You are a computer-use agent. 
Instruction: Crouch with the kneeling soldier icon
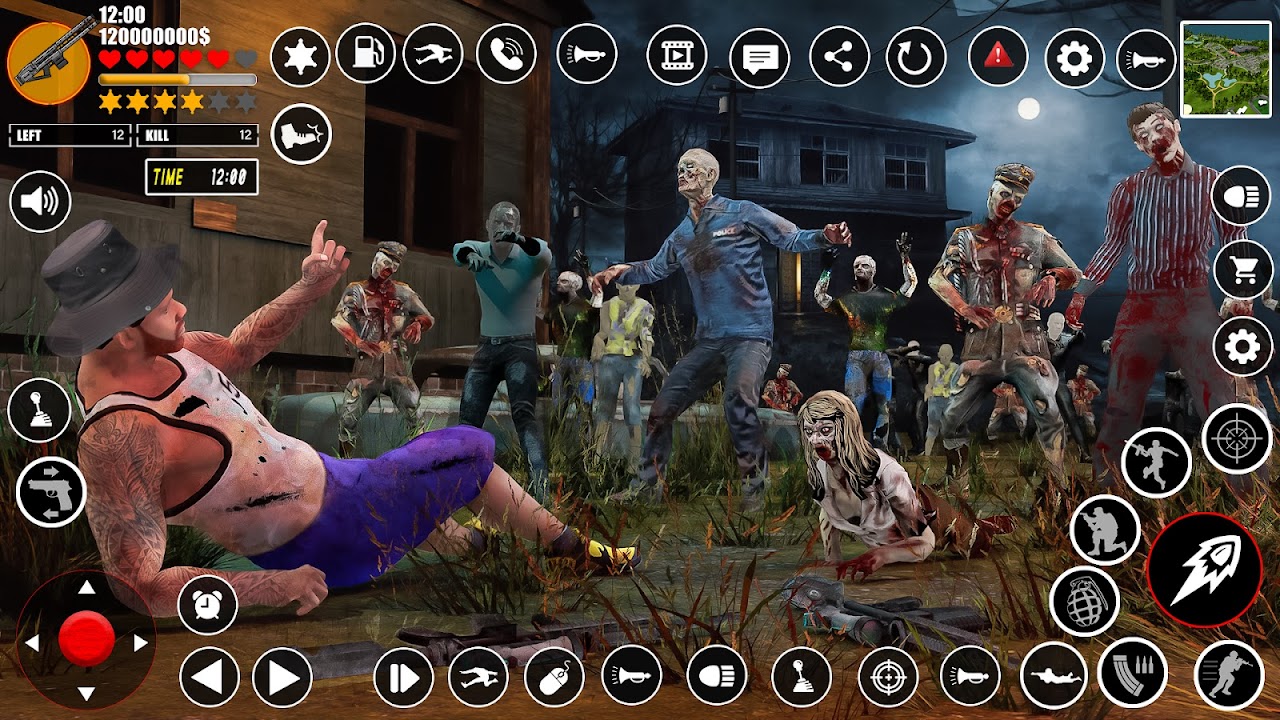pos(1105,530)
